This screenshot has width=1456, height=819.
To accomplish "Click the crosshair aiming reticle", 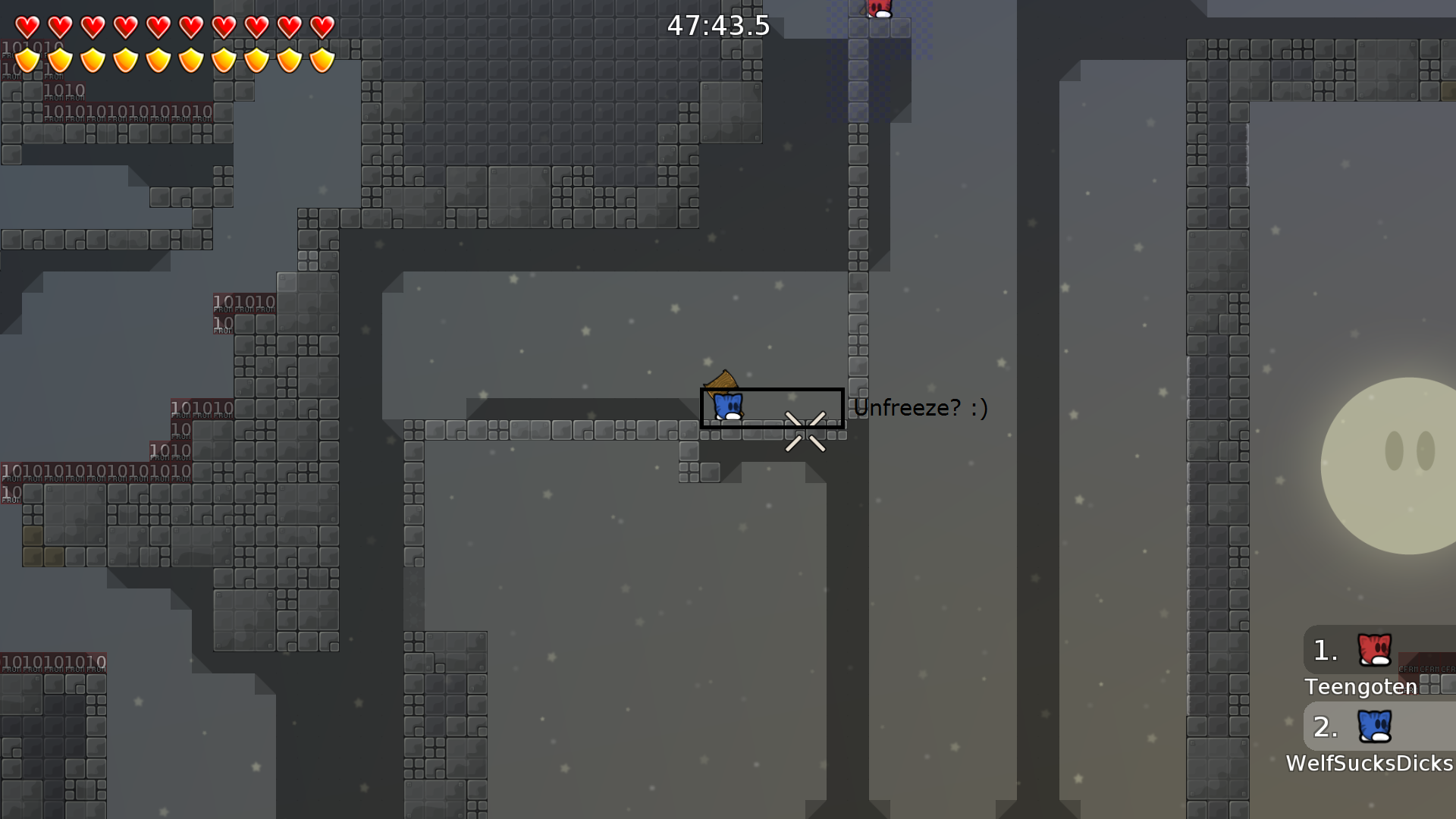I will tap(806, 429).
